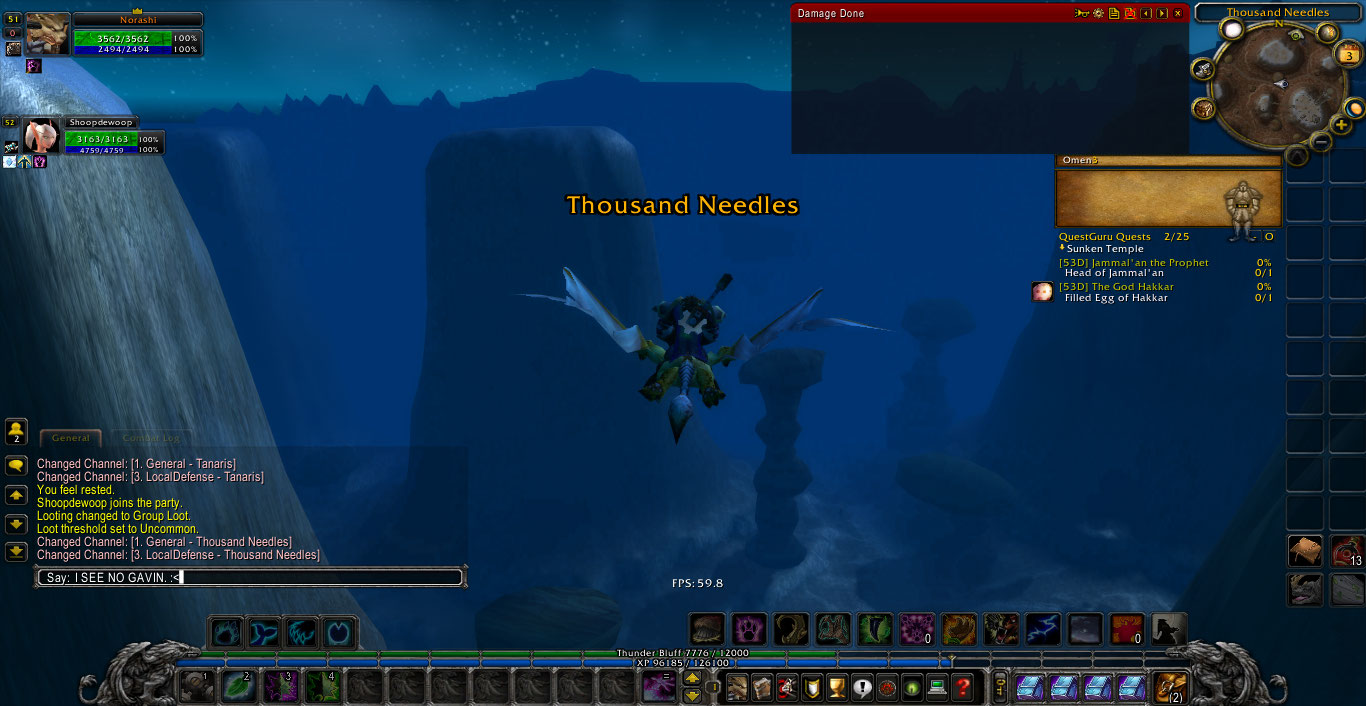This screenshot has height=706, width=1366.
Task: Close the Damage Done window
Action: click(x=1178, y=13)
